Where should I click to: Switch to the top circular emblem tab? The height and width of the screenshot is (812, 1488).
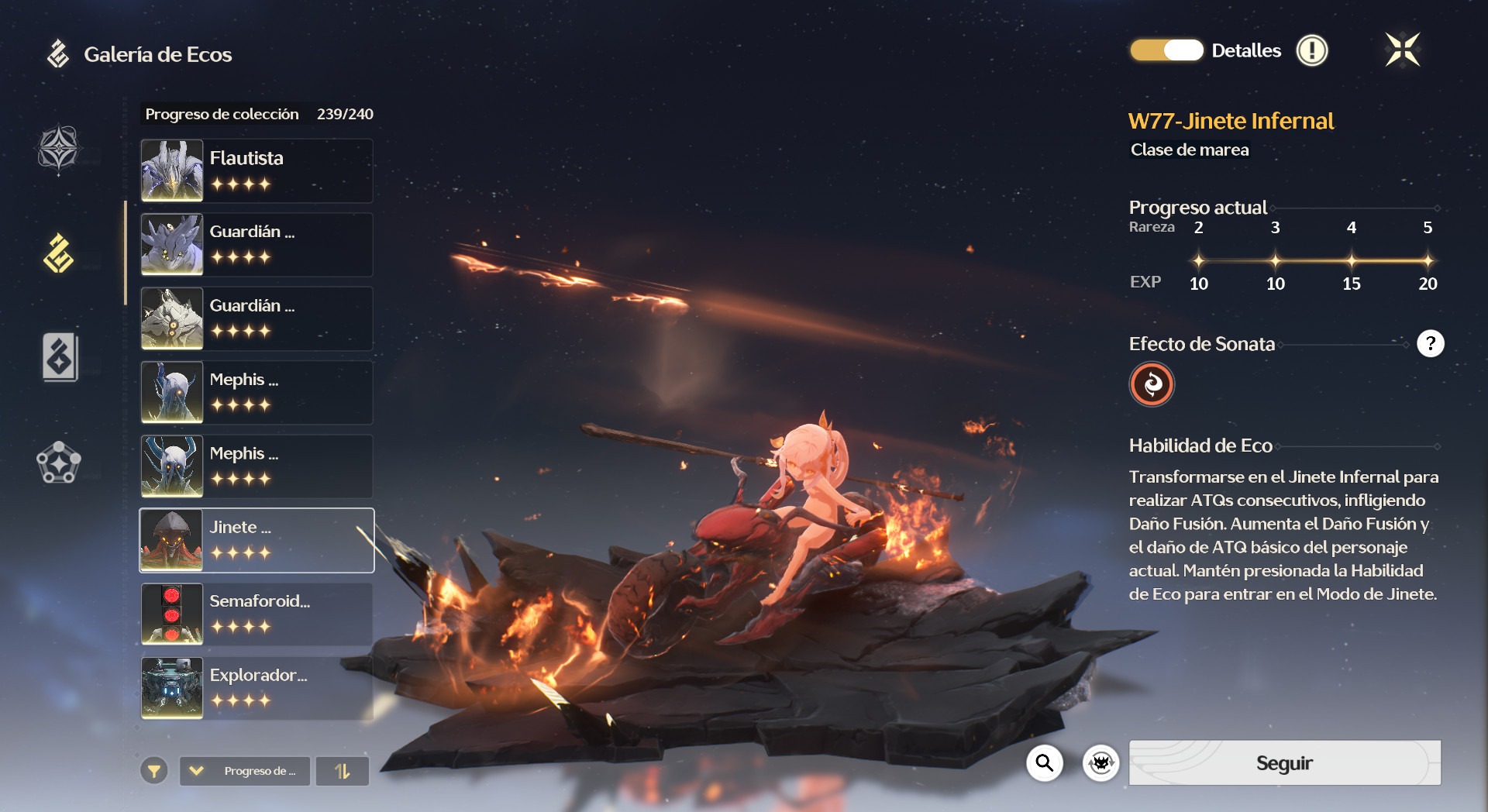point(59,149)
